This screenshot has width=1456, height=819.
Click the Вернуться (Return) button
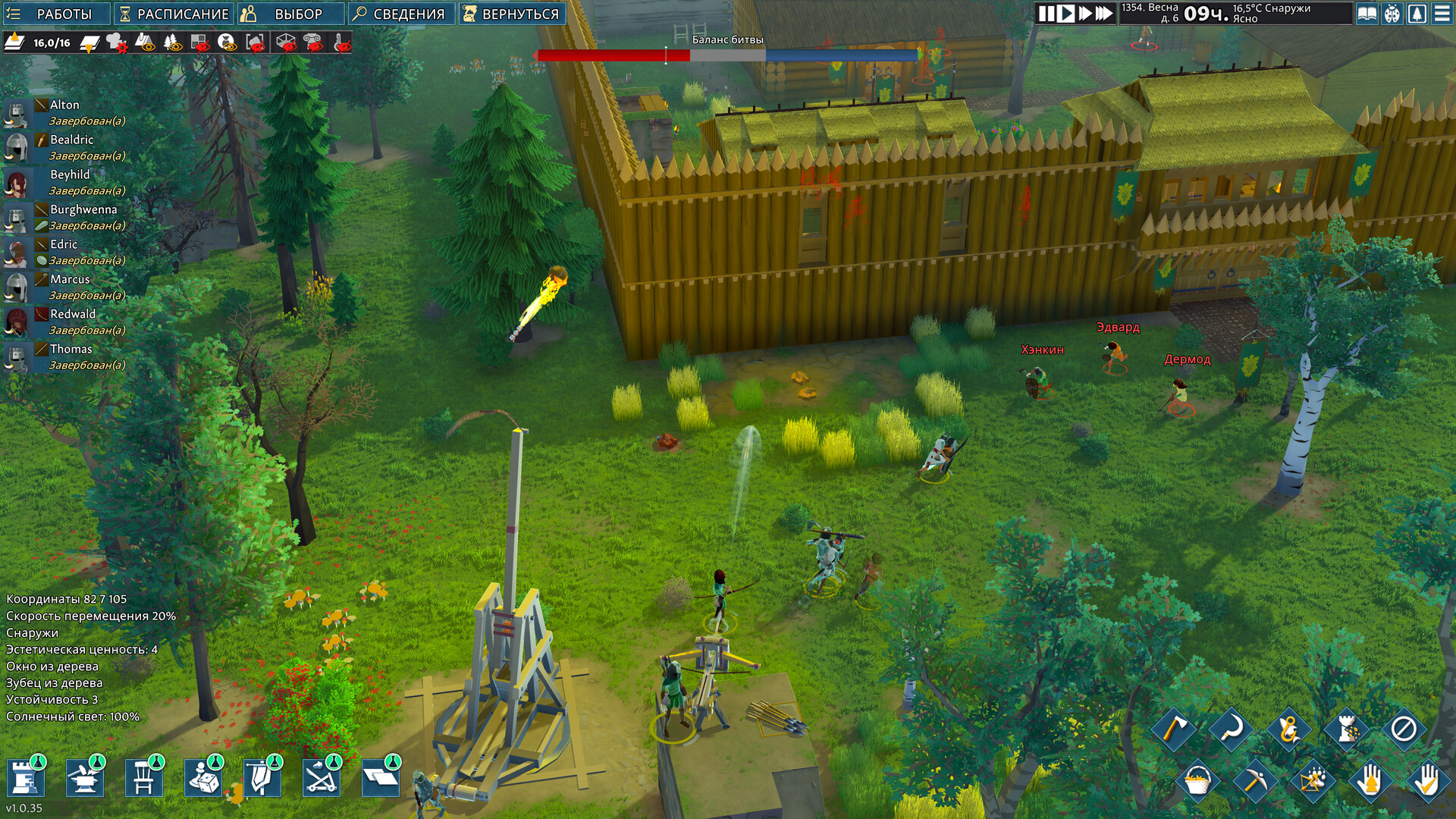point(513,14)
